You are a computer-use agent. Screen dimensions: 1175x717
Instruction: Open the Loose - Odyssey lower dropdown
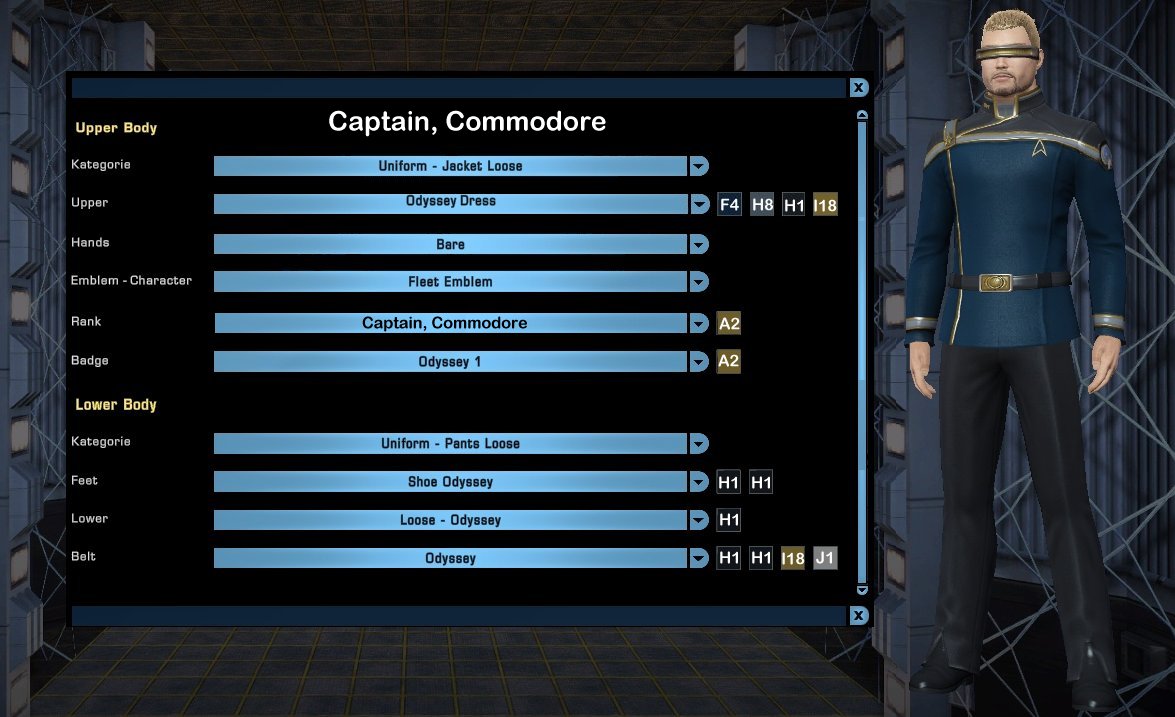tap(699, 520)
